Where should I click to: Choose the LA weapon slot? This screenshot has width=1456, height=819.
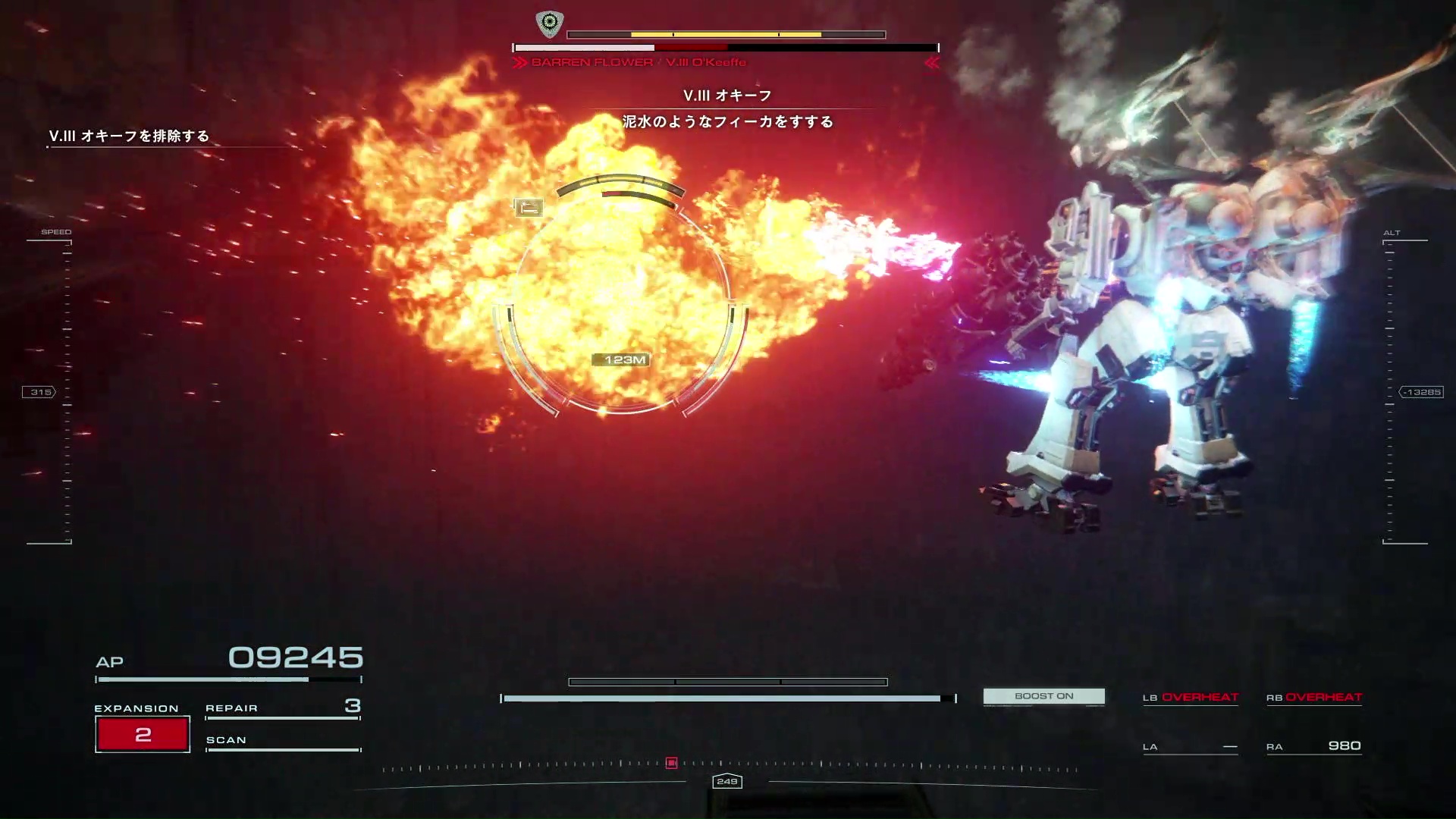click(x=1190, y=747)
